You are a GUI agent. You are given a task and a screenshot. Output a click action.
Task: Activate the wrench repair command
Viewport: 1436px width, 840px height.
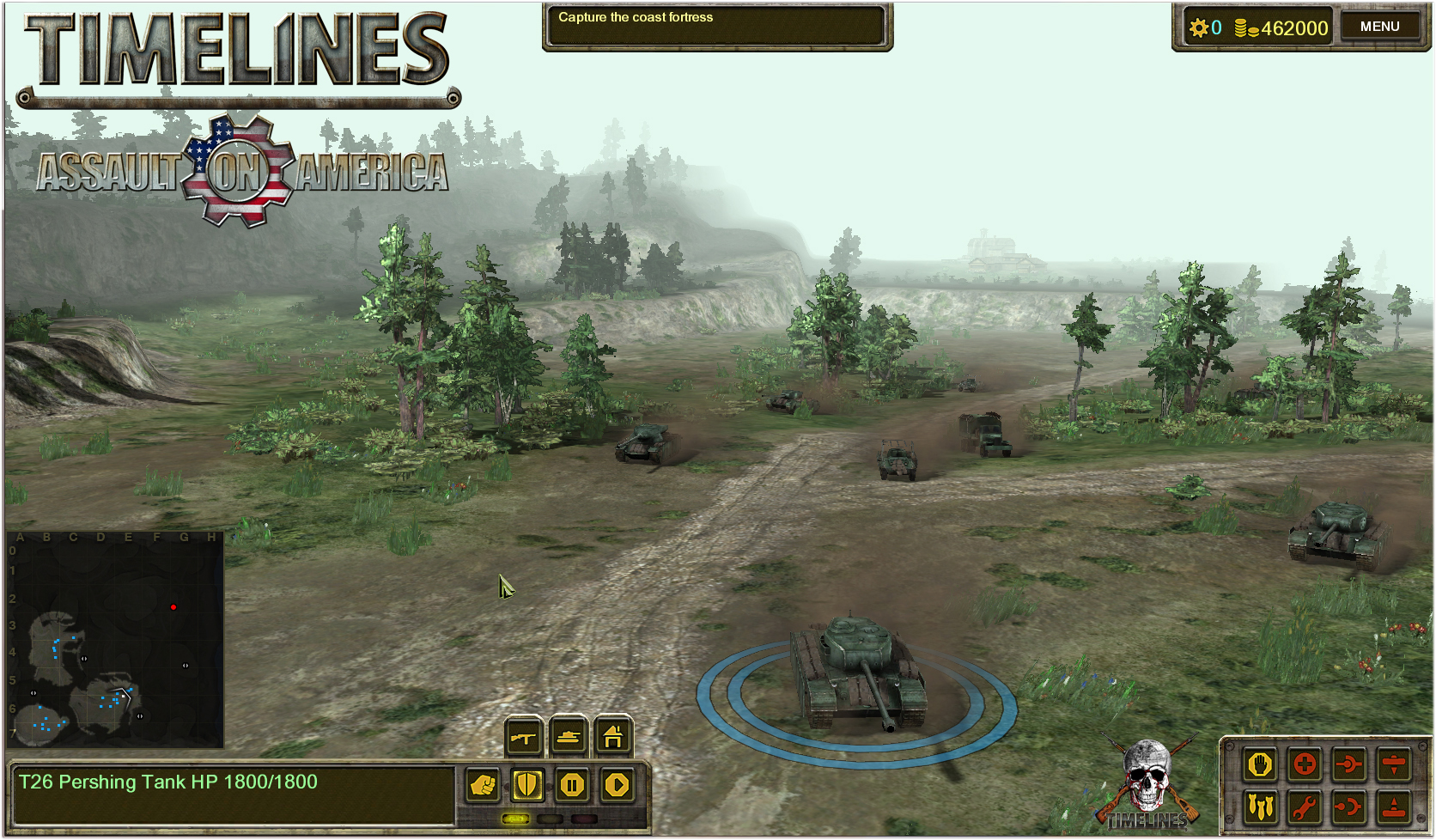pyautogui.click(x=1305, y=807)
